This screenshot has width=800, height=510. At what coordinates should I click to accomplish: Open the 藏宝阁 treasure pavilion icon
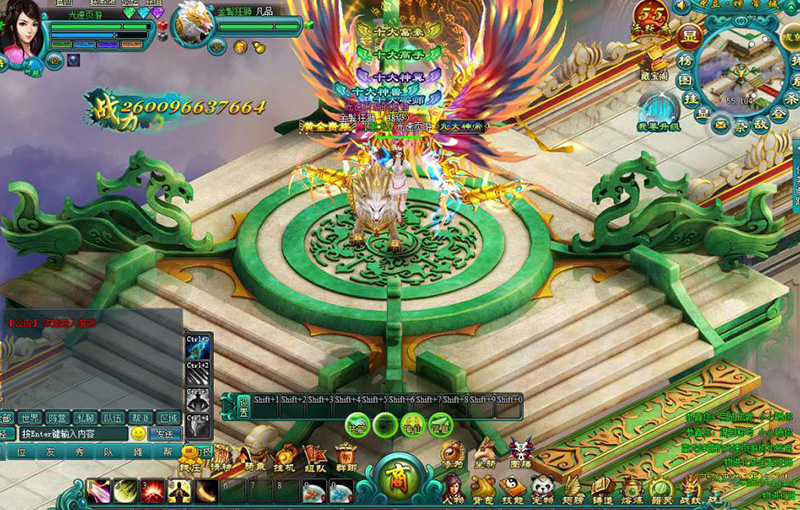655,62
